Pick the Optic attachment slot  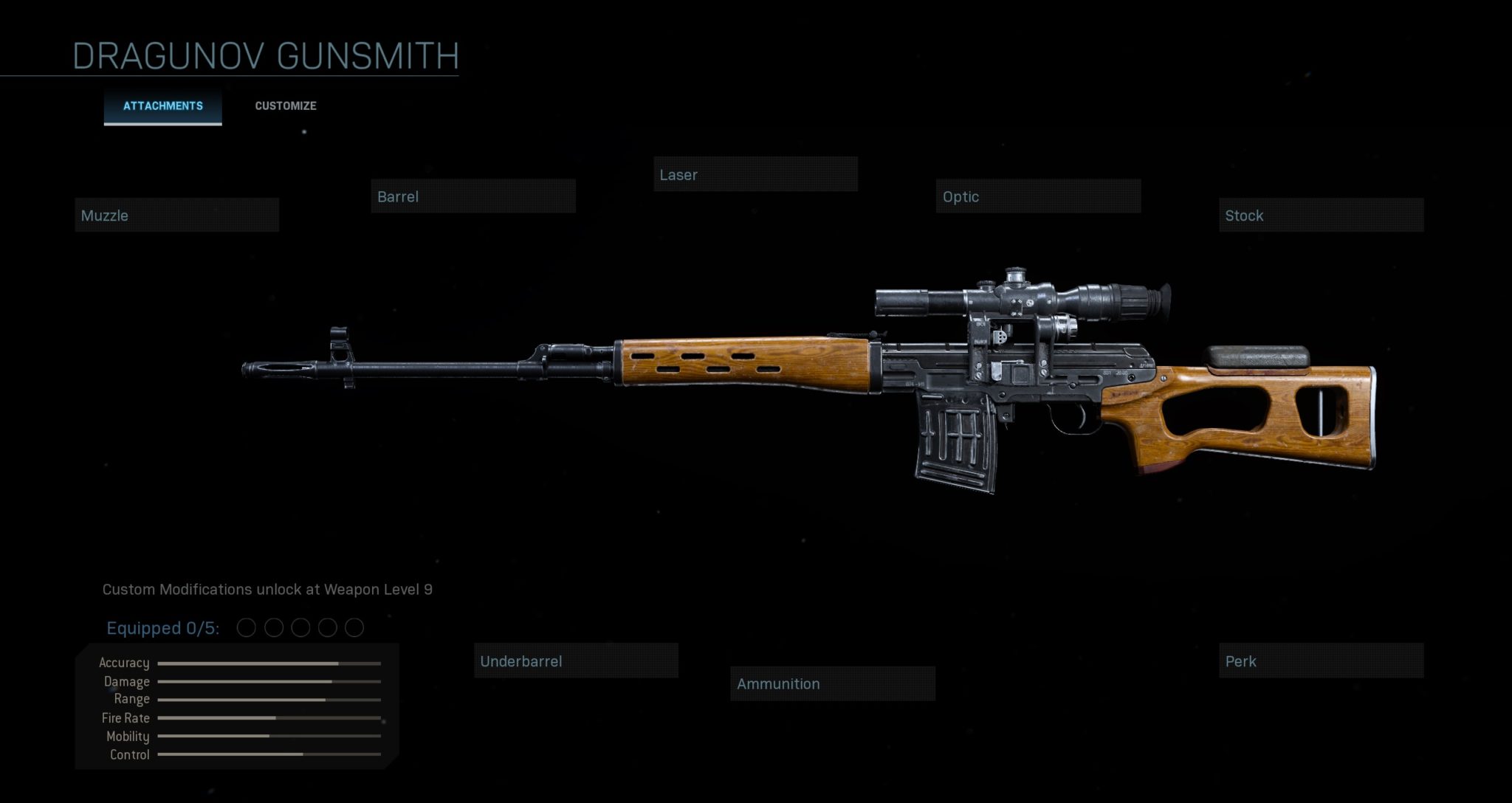(x=1038, y=196)
